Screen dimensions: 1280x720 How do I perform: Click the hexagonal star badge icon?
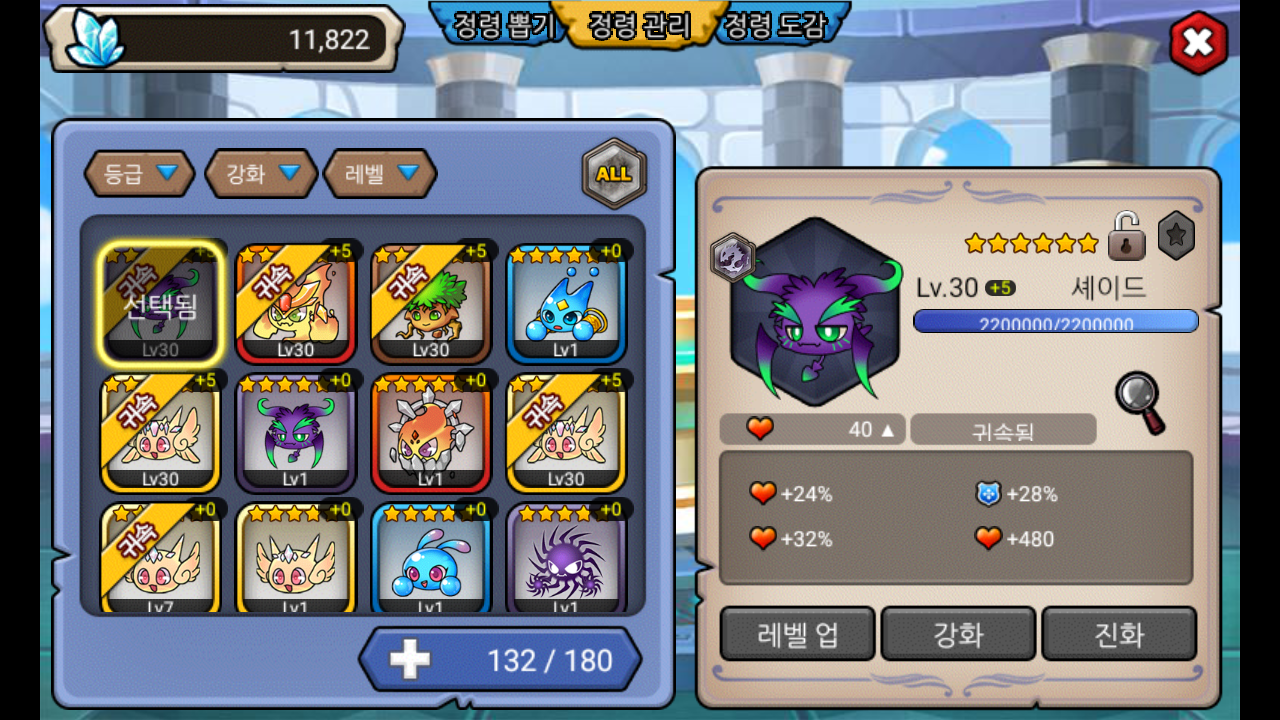tap(1176, 238)
